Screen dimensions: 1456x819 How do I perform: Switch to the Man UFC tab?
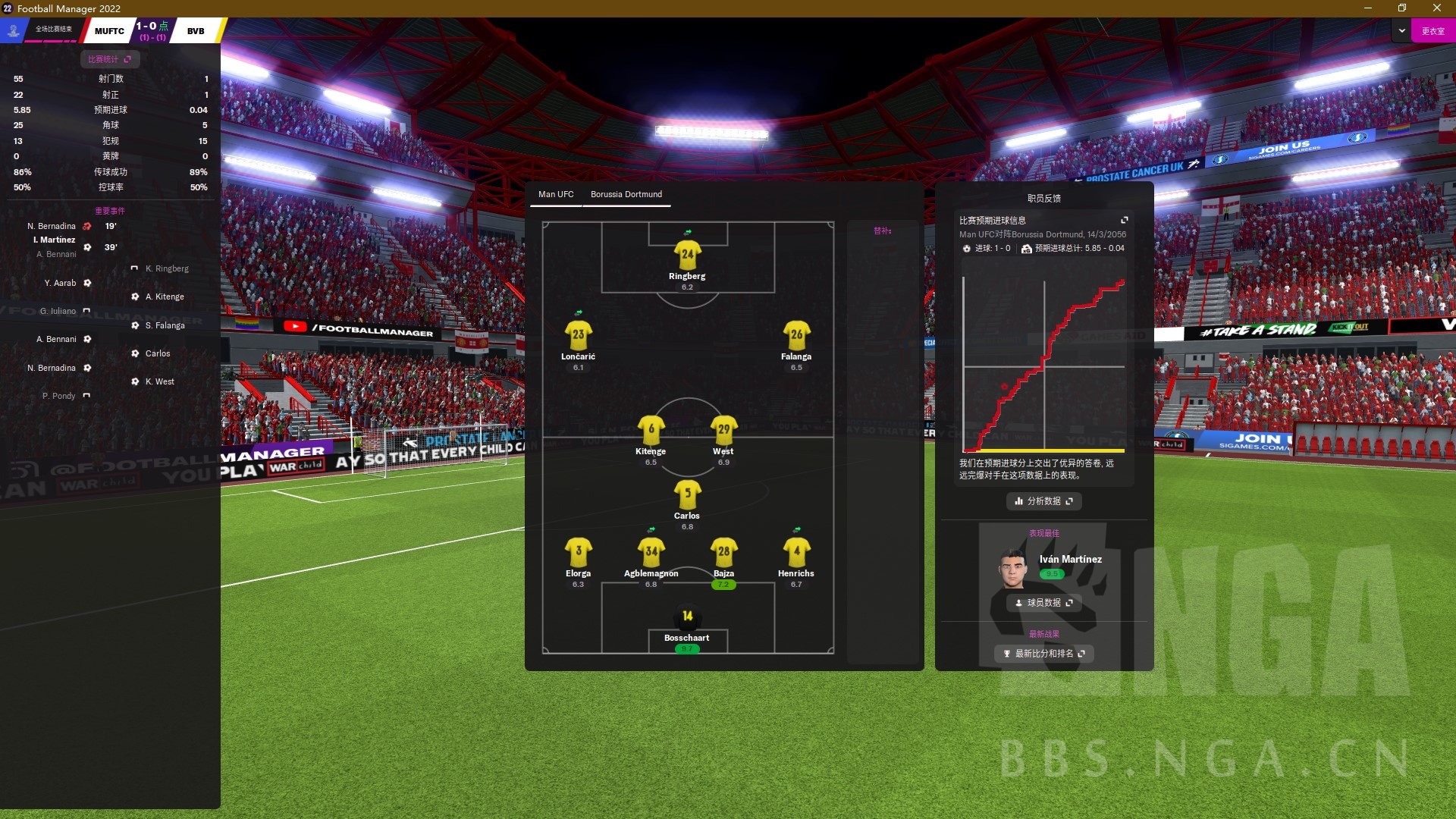point(556,194)
